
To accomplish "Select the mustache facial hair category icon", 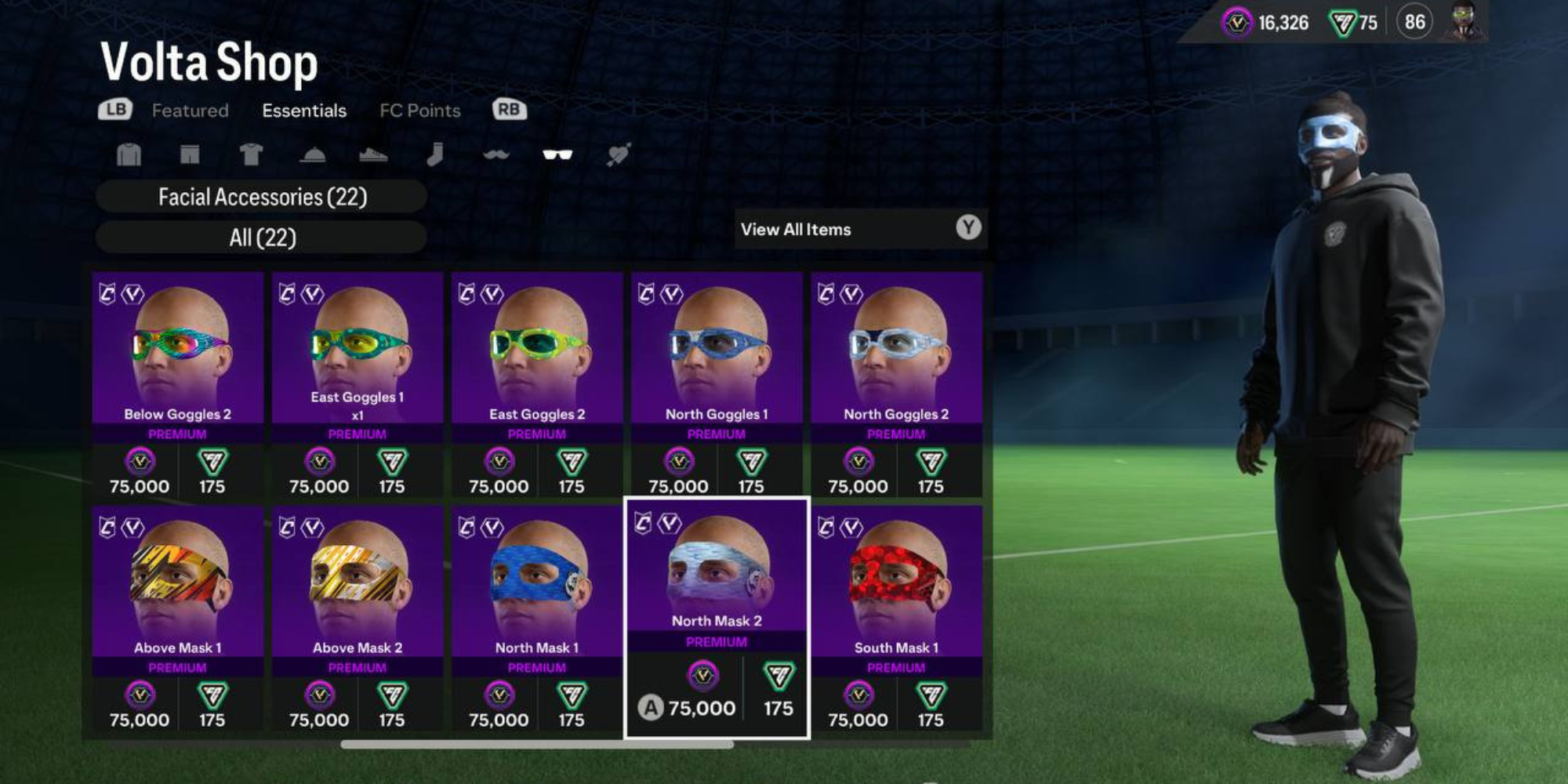I will click(x=498, y=154).
